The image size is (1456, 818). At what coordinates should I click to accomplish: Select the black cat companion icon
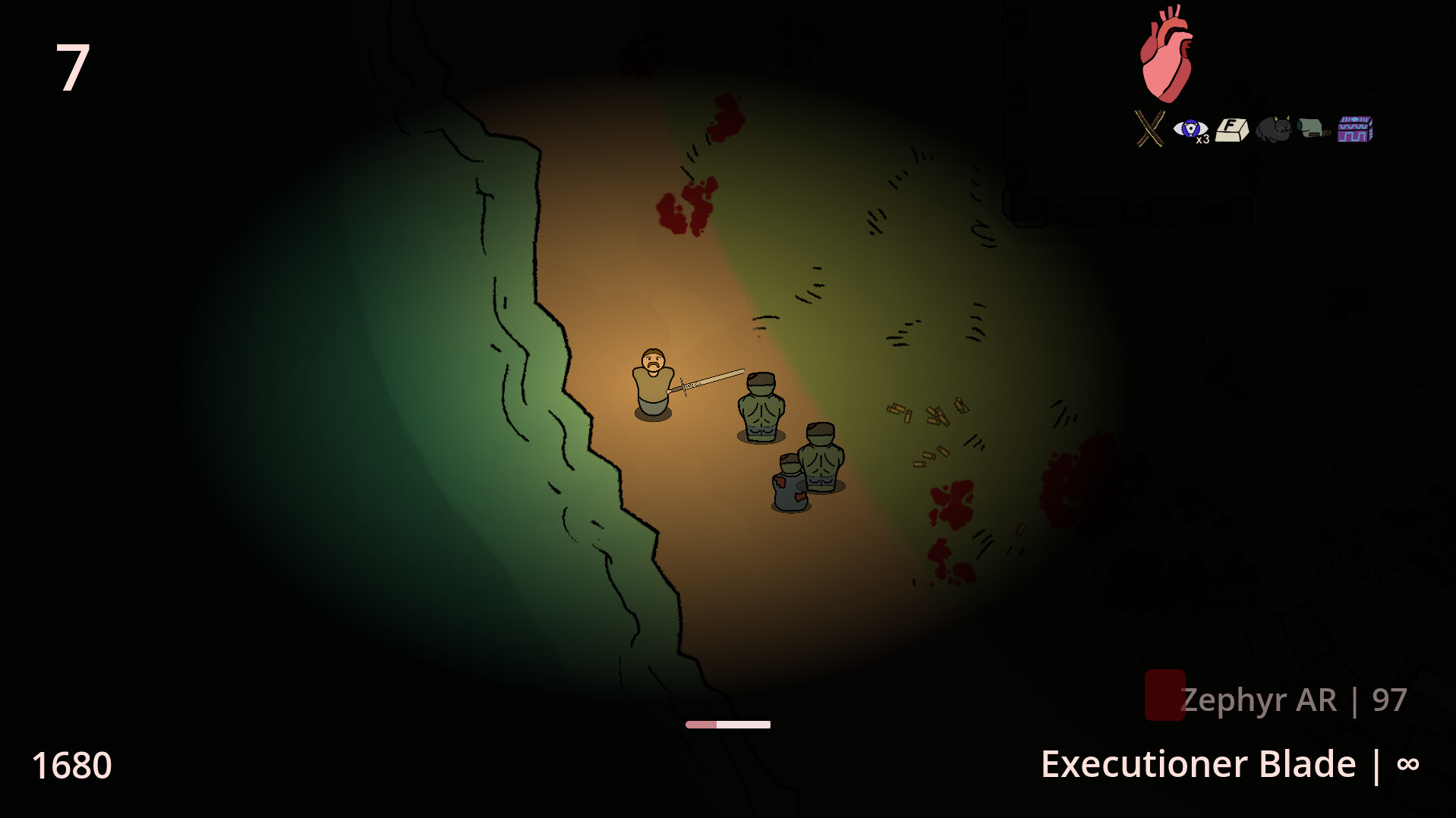(x=1275, y=129)
